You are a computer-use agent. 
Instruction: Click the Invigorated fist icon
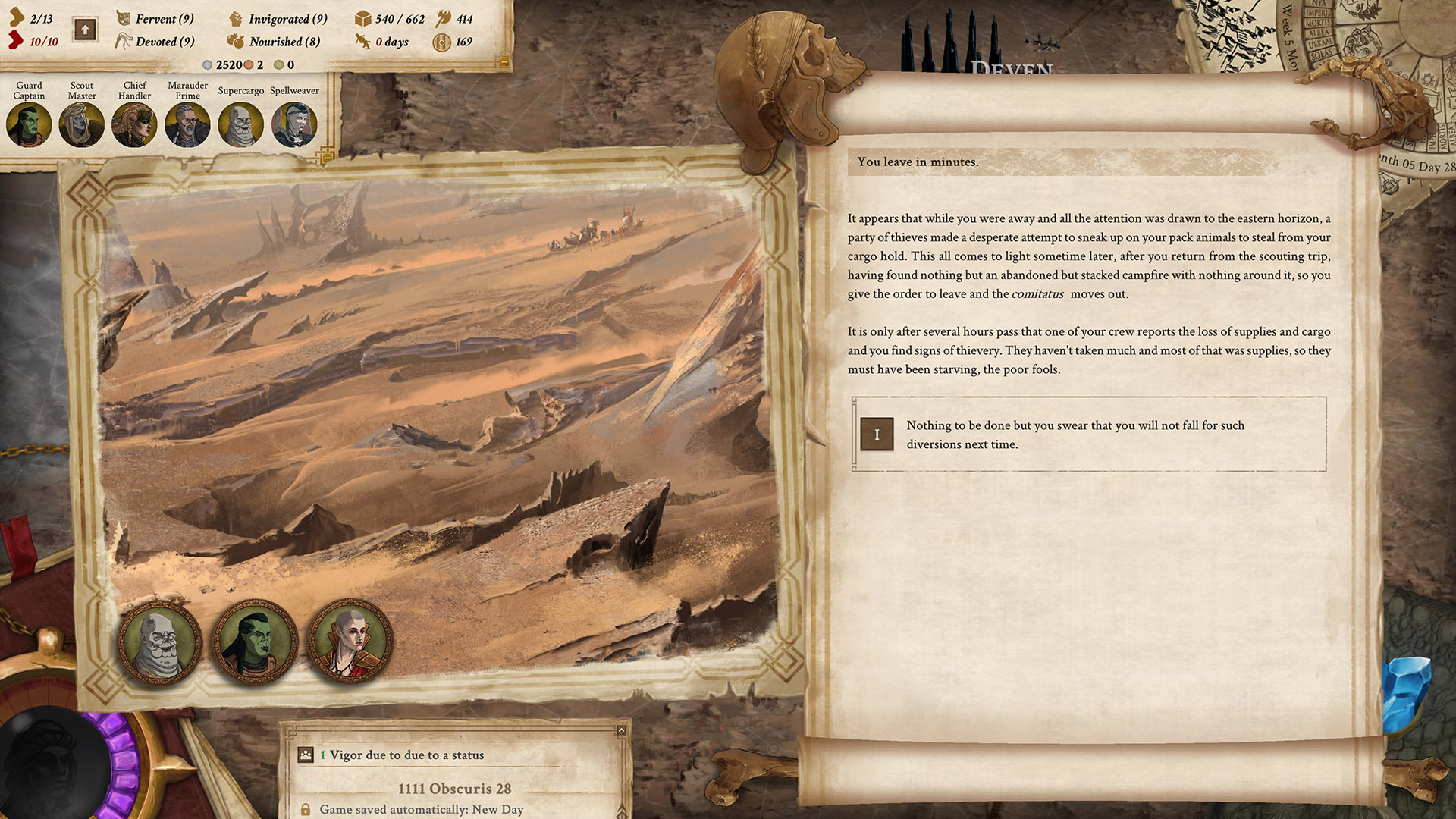pos(237,19)
